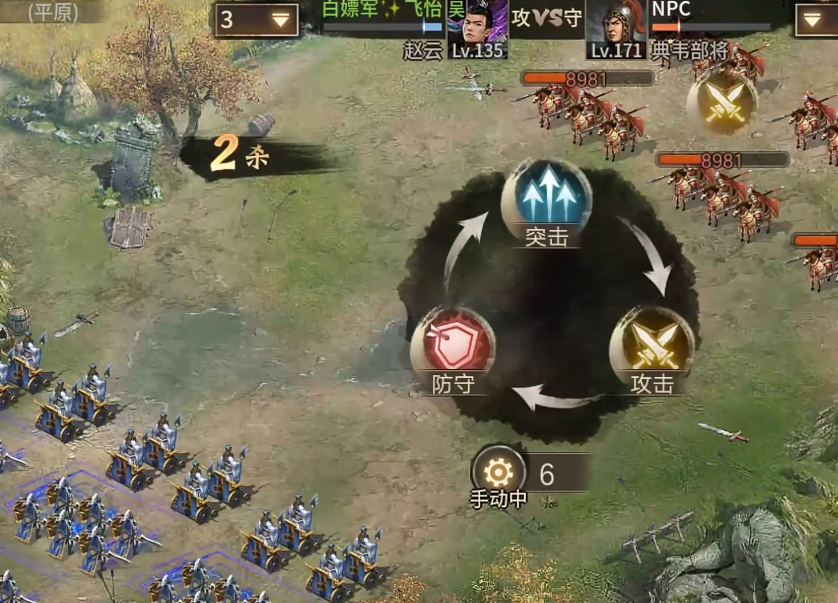Image resolution: width=838 pixels, height=603 pixels.
Task: Toggle the 手动中 manual mode gear
Action: pos(498,472)
